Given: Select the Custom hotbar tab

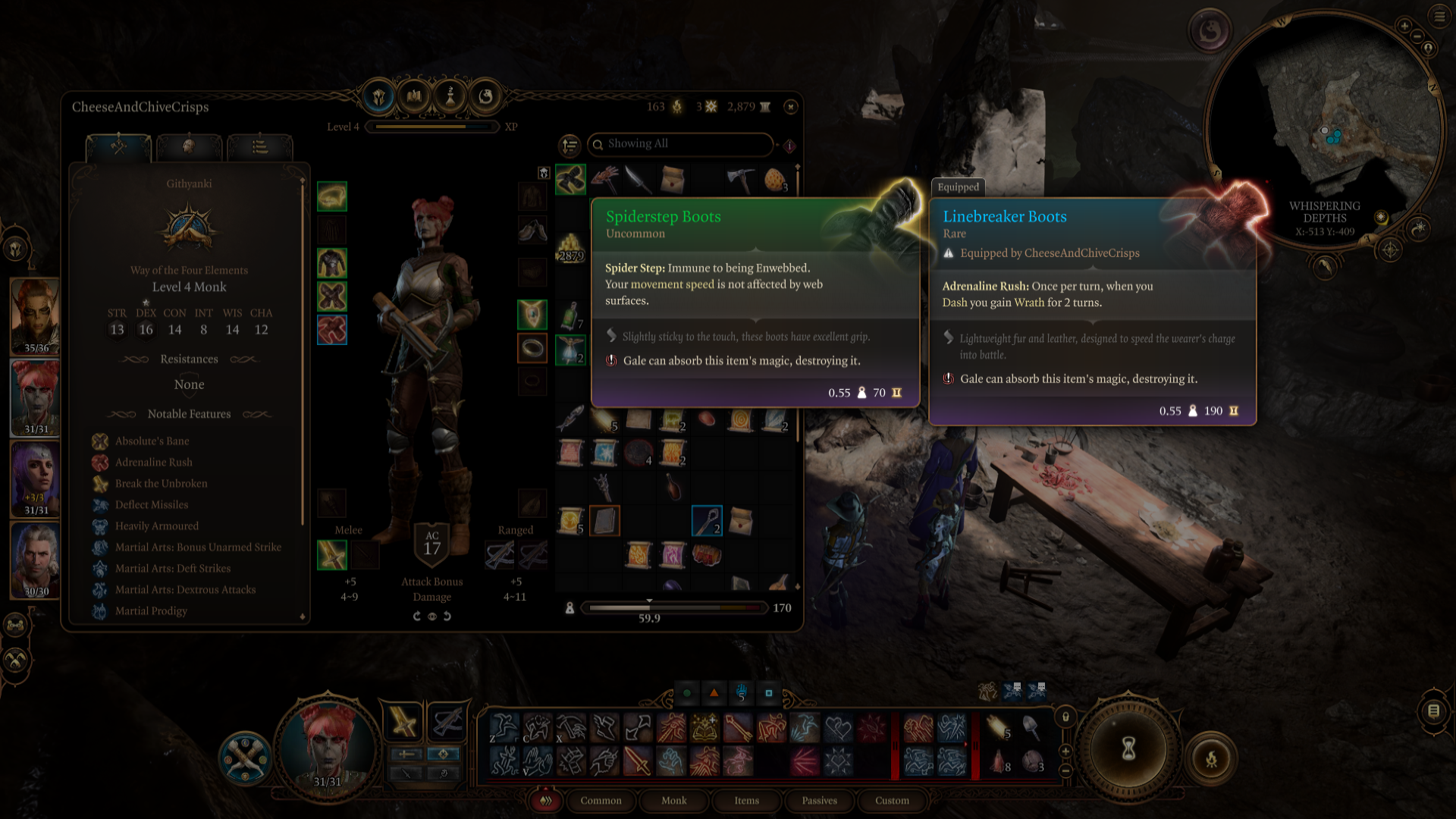Looking at the screenshot, I should tap(892, 801).
